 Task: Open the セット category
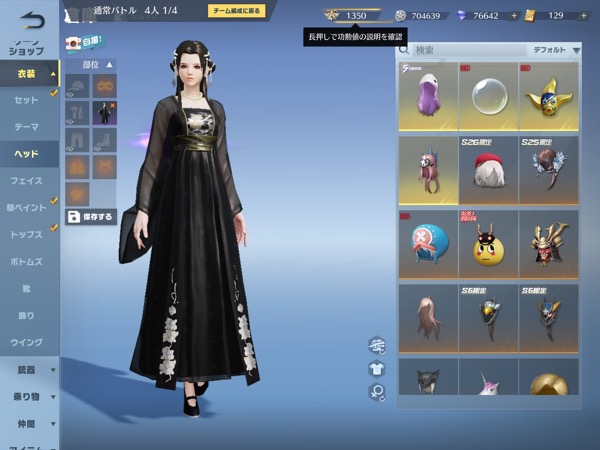[x=28, y=101]
